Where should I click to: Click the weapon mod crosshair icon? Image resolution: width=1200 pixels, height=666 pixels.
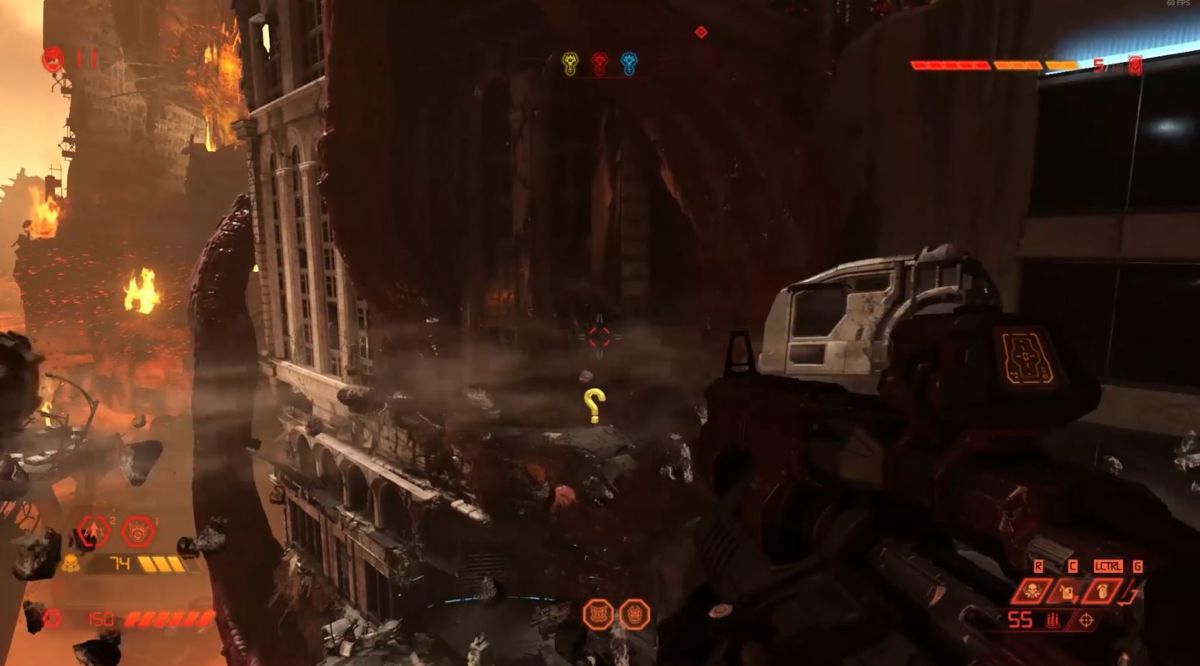[x=1083, y=621]
